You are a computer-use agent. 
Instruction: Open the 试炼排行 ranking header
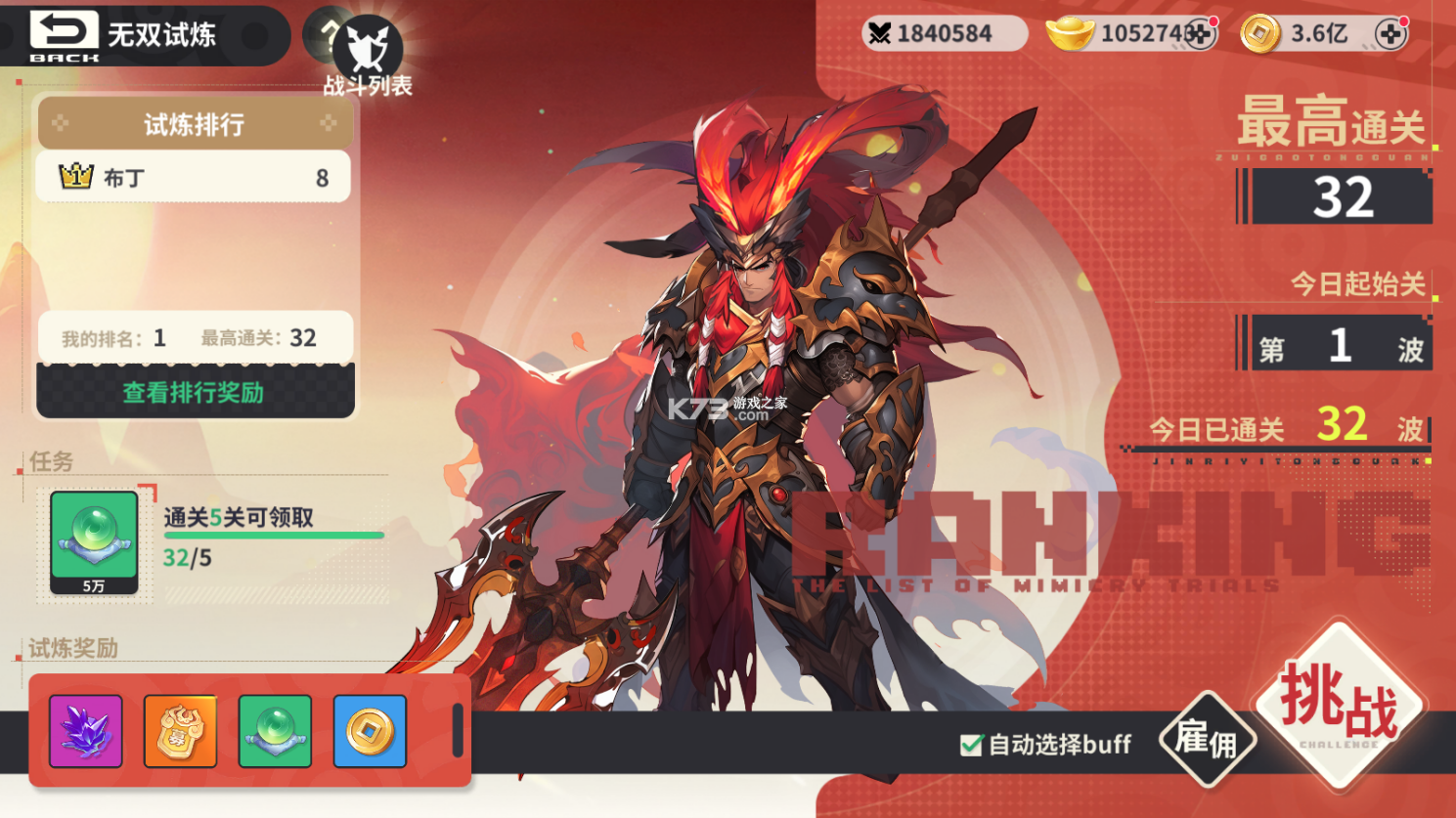click(x=193, y=123)
